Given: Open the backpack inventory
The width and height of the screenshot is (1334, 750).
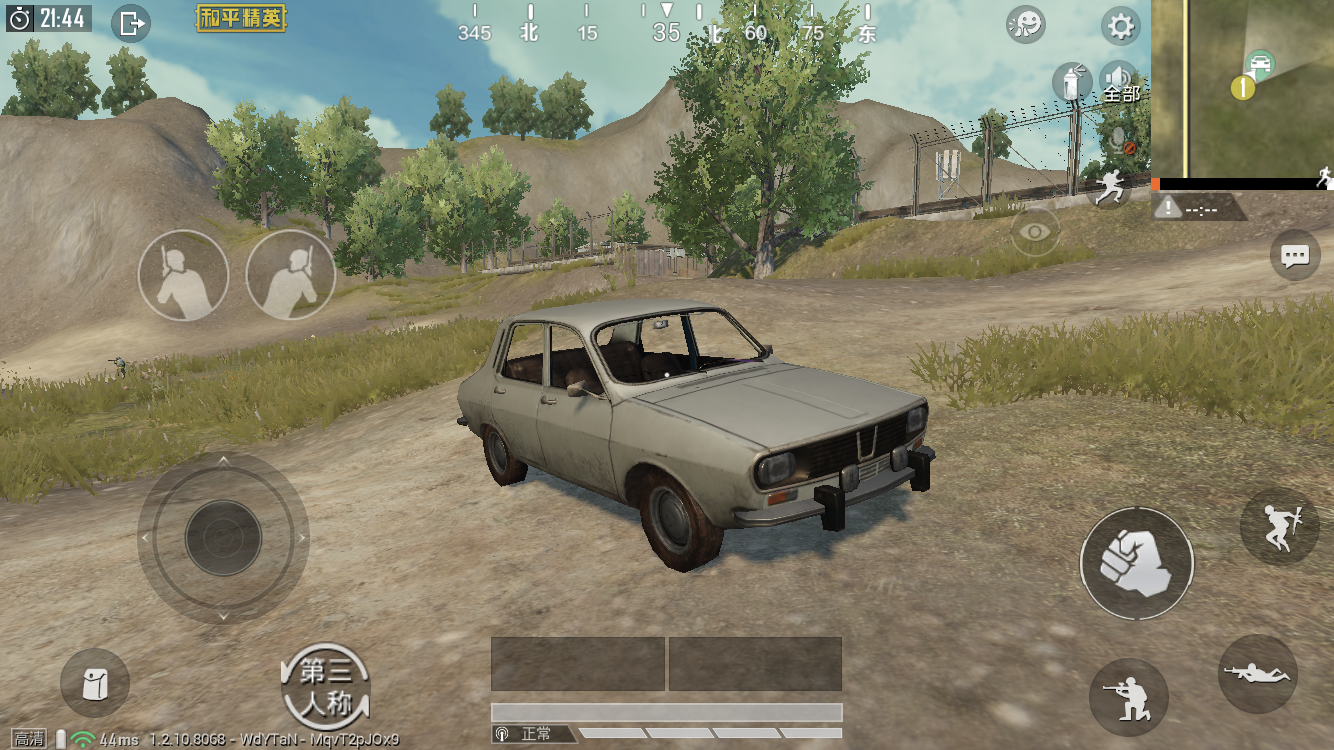Looking at the screenshot, I should point(95,683).
